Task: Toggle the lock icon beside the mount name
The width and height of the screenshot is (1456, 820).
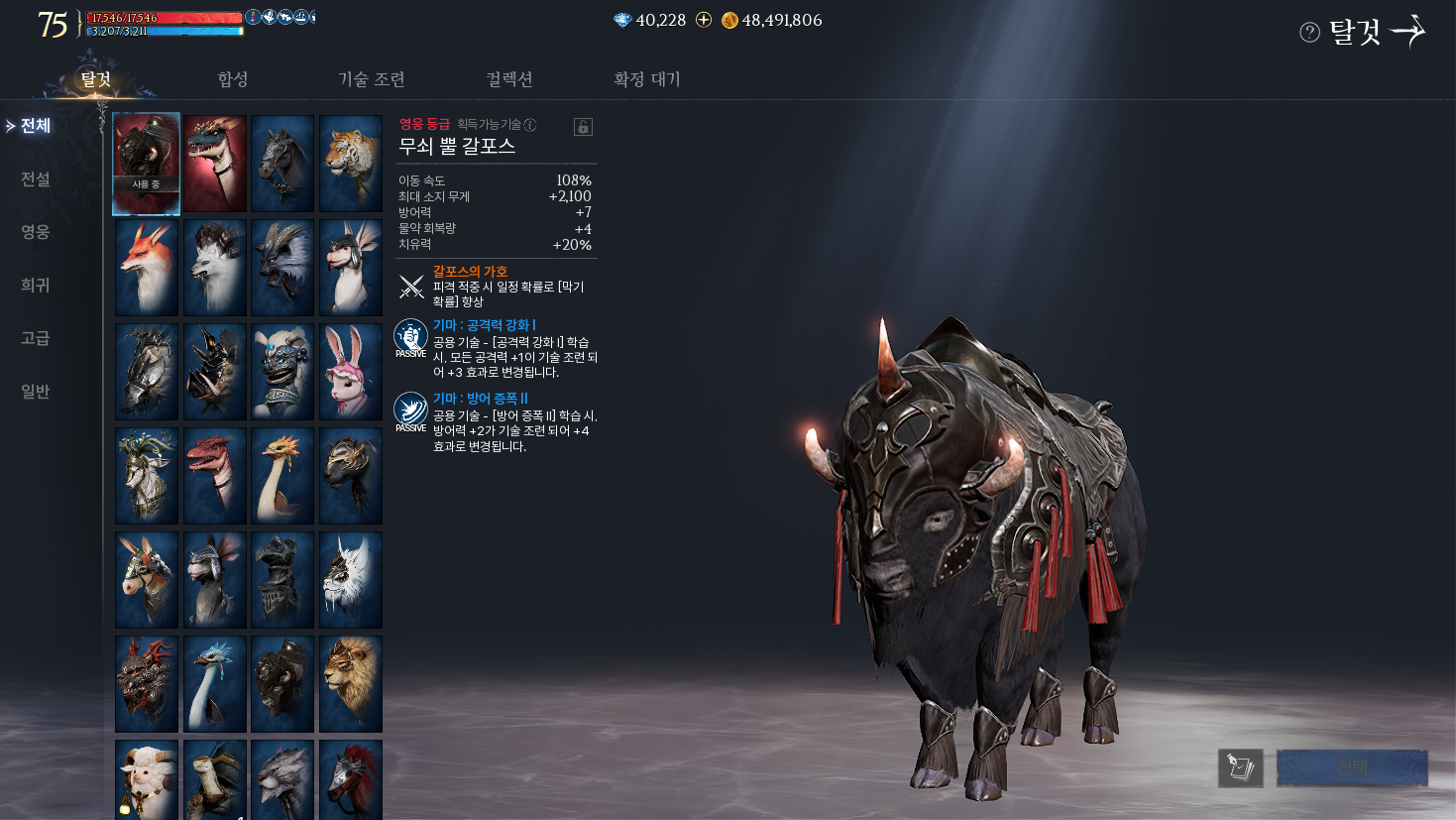Action: coord(583,127)
